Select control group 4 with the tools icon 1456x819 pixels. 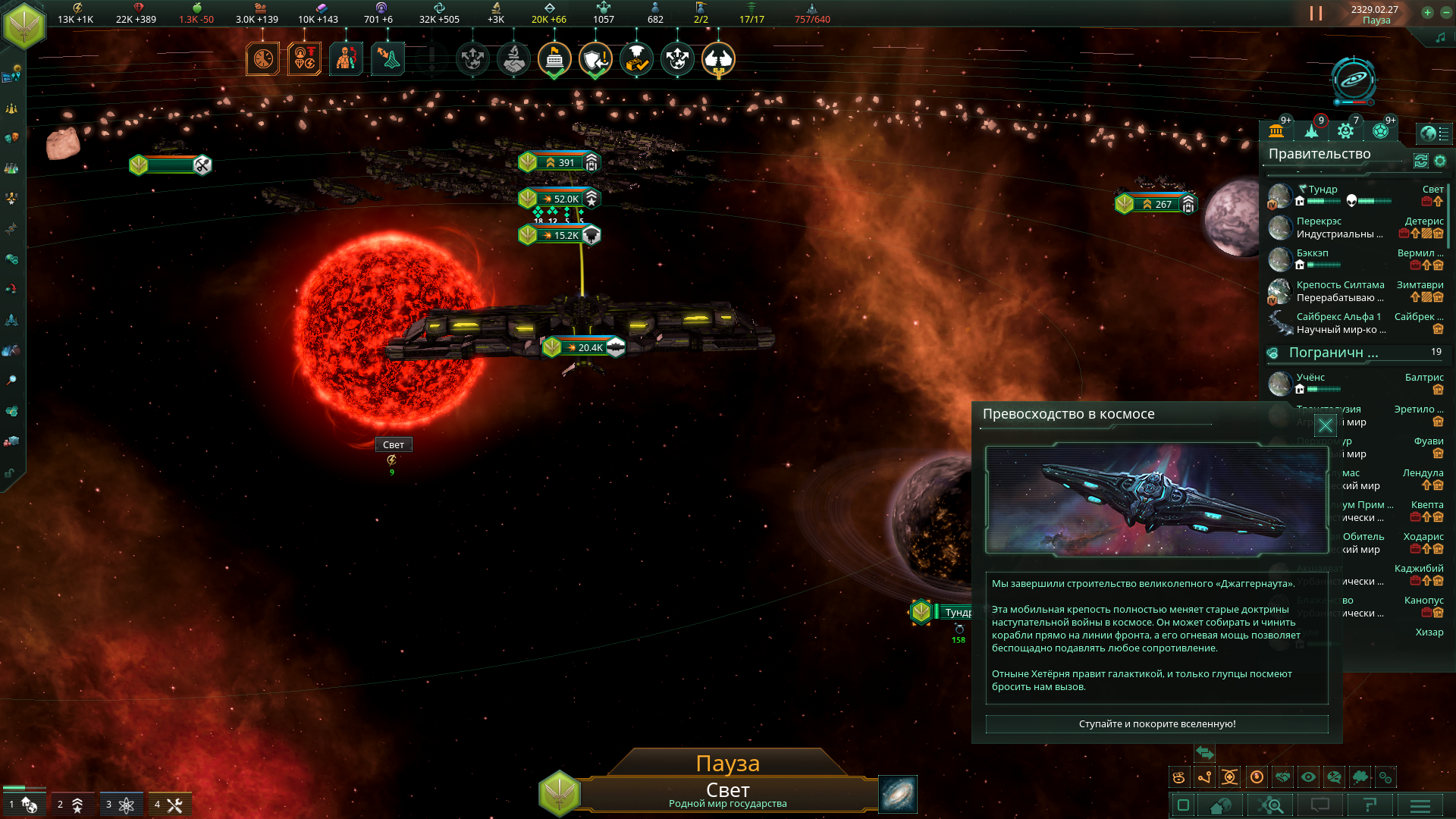click(168, 805)
